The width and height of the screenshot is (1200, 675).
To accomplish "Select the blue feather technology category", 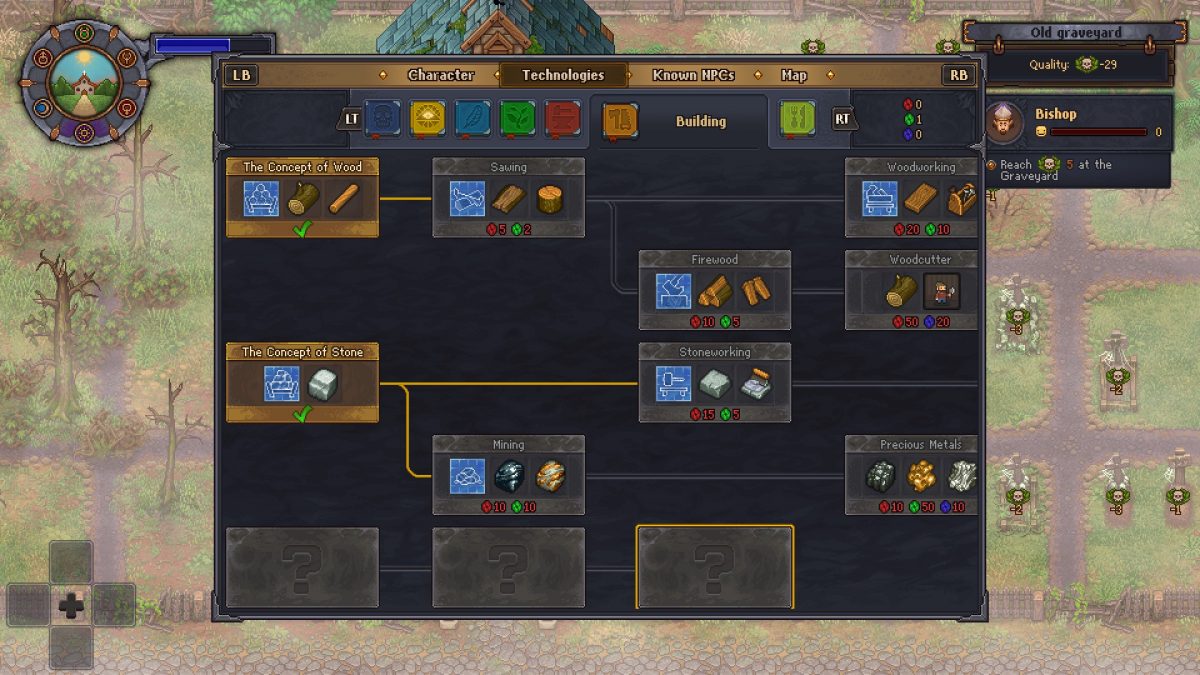I will pos(473,119).
